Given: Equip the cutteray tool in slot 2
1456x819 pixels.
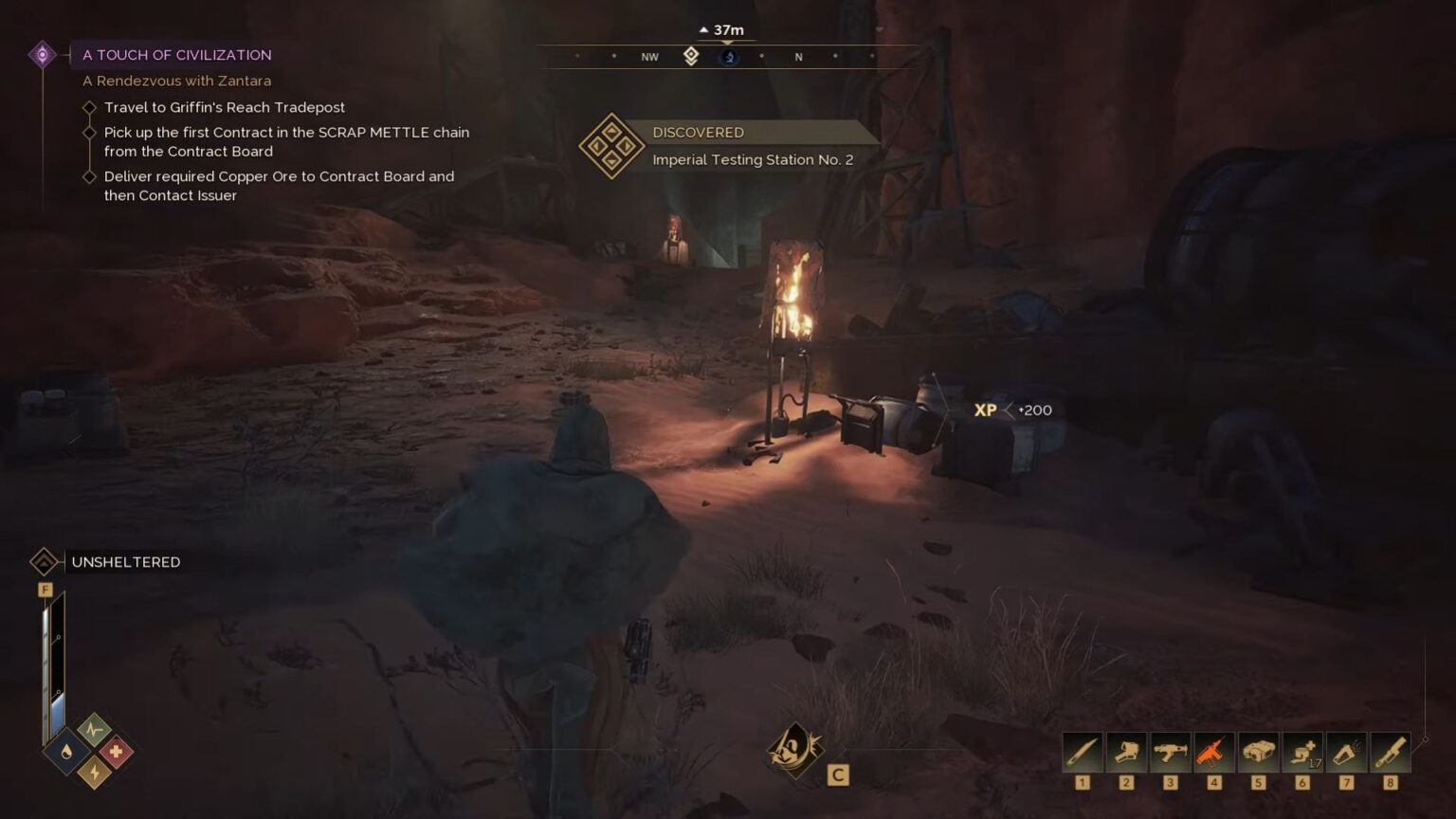Looking at the screenshot, I should pos(1126,752).
